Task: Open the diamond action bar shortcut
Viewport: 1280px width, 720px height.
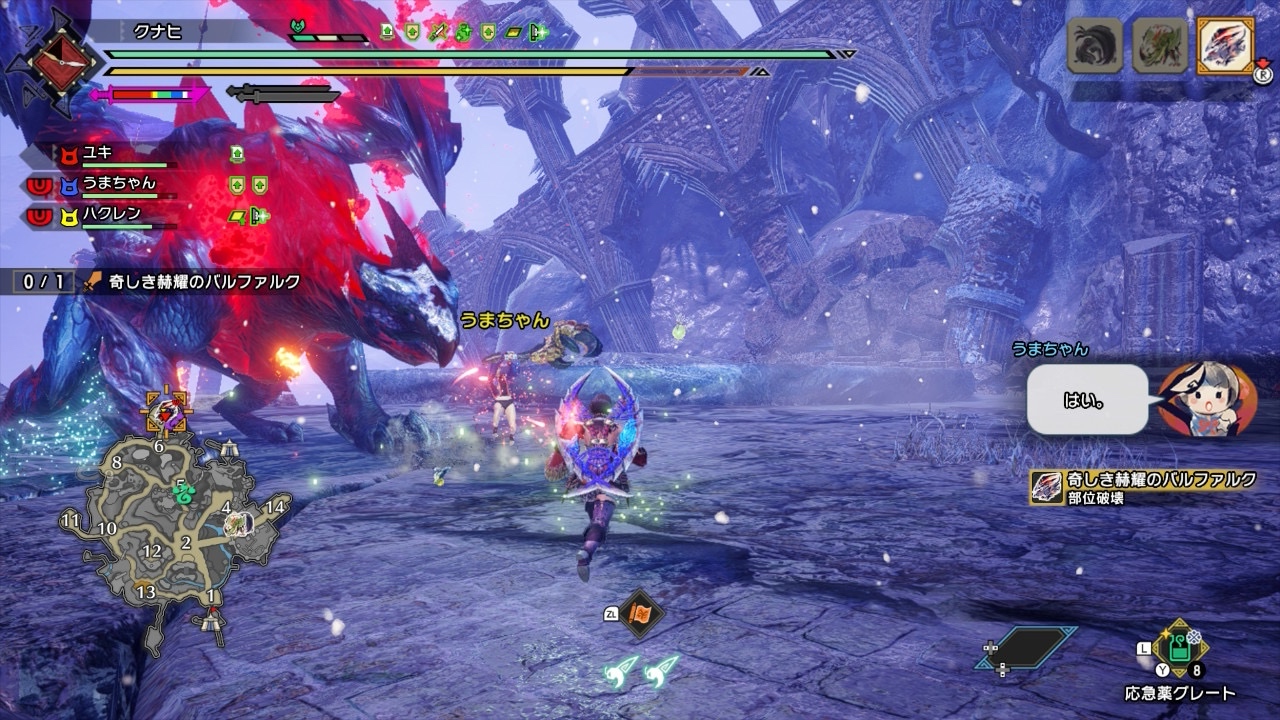Action: pos(1027,647)
